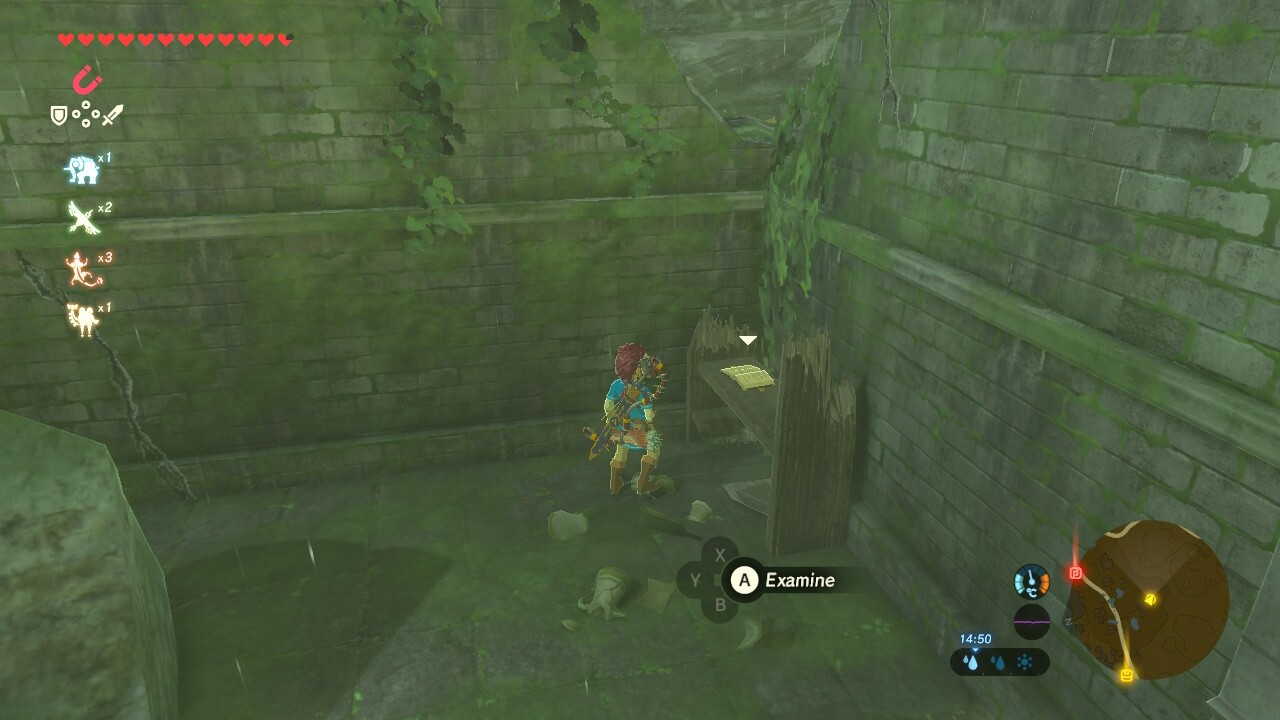Click the up arrow on the d-pad indicator

click(86, 105)
